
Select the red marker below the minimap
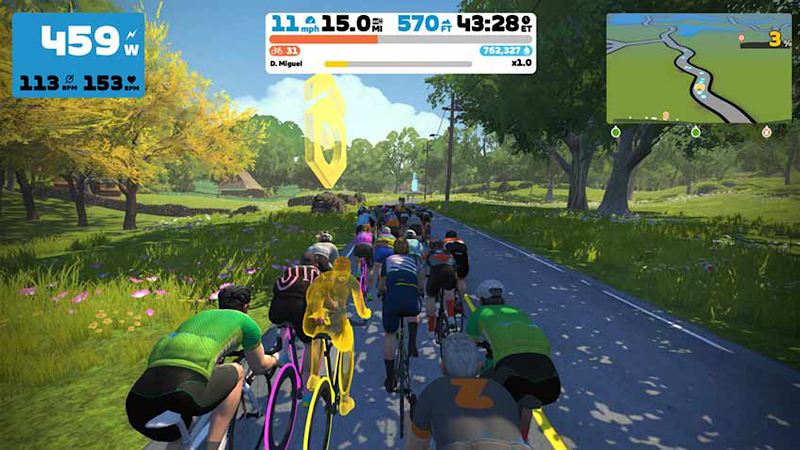[x=766, y=132]
